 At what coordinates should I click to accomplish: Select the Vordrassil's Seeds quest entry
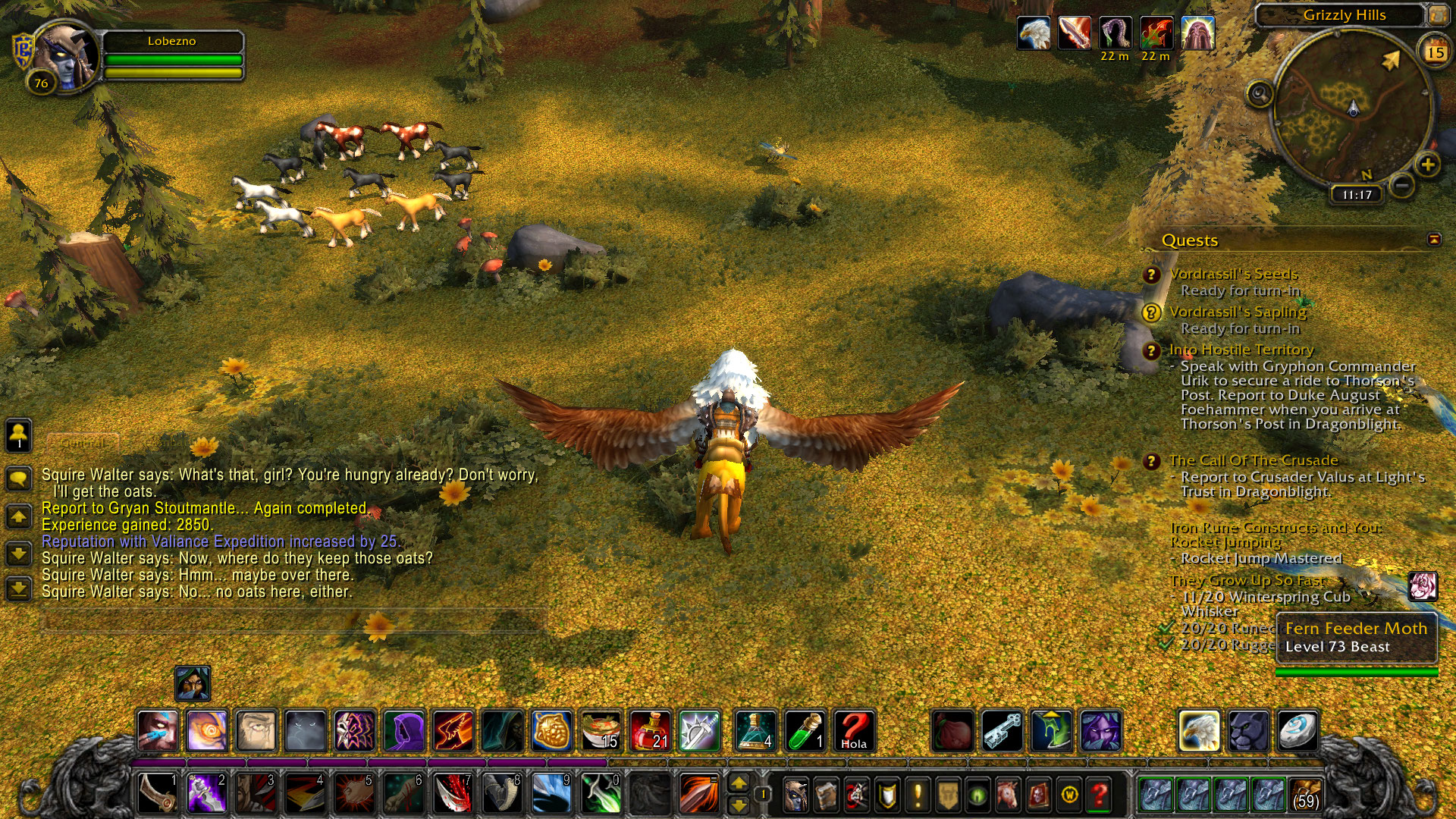tap(1233, 274)
